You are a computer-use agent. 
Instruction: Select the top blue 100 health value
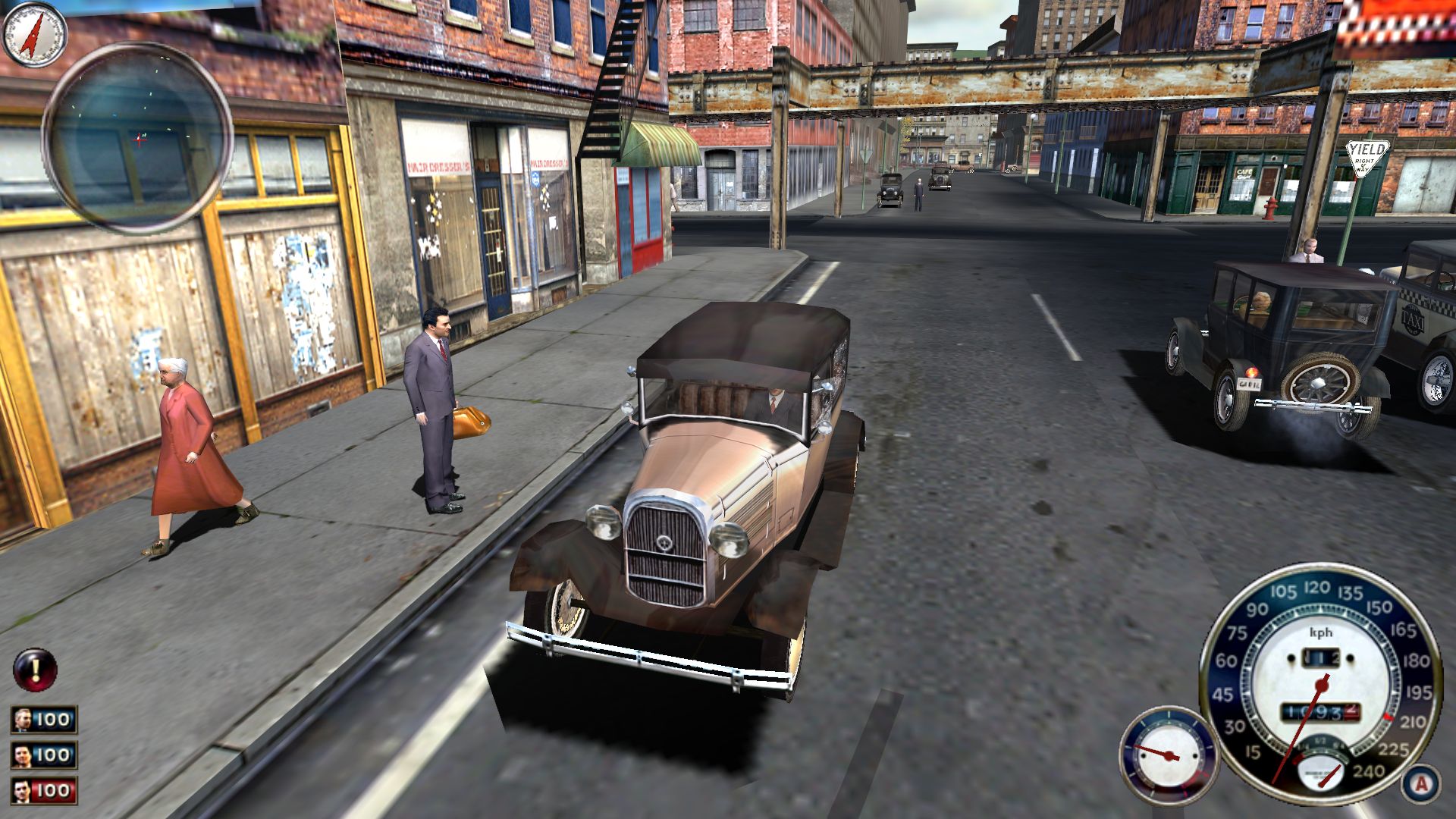pyautogui.click(x=53, y=721)
